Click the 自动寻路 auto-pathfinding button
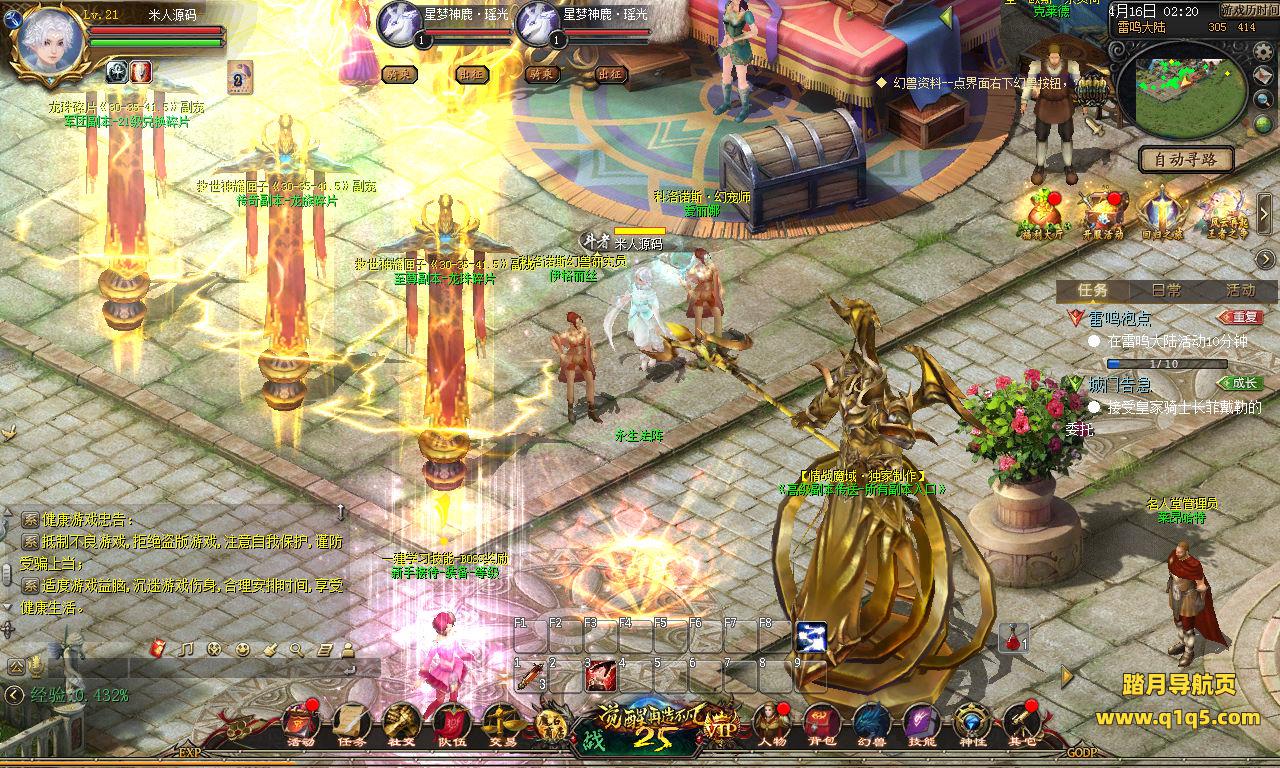This screenshot has height=768, width=1280. point(1186,159)
